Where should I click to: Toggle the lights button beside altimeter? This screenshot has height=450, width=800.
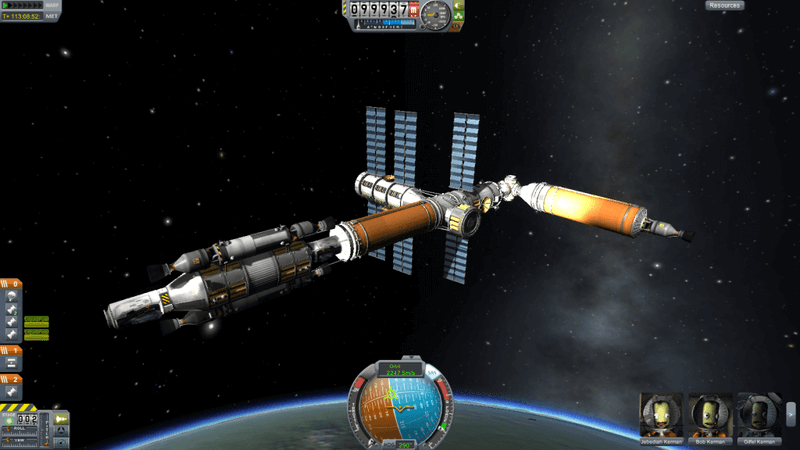[458, 7]
